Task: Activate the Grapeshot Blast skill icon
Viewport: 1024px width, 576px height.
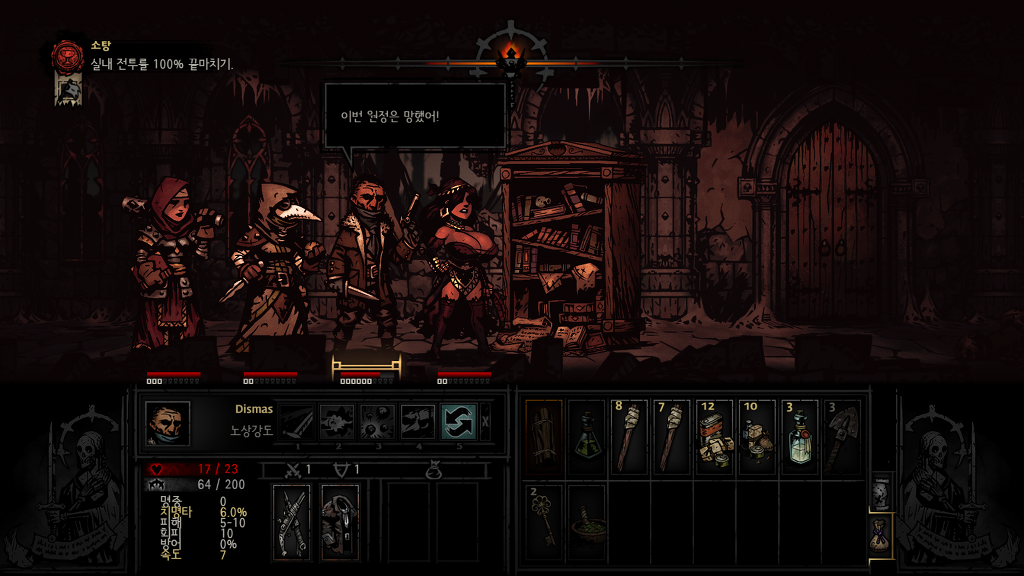Action: 378,422
